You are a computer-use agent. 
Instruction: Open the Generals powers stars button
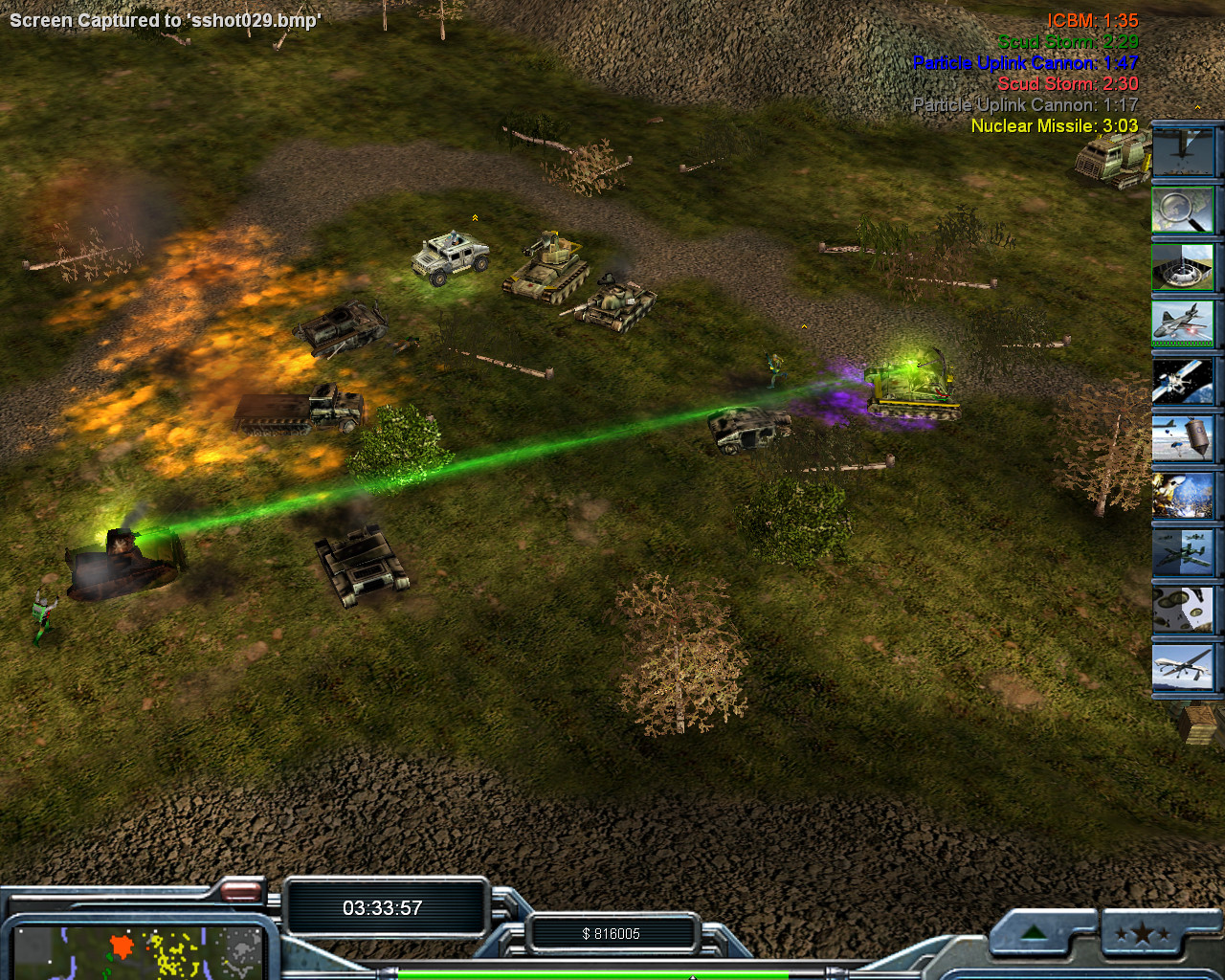coord(1142,933)
